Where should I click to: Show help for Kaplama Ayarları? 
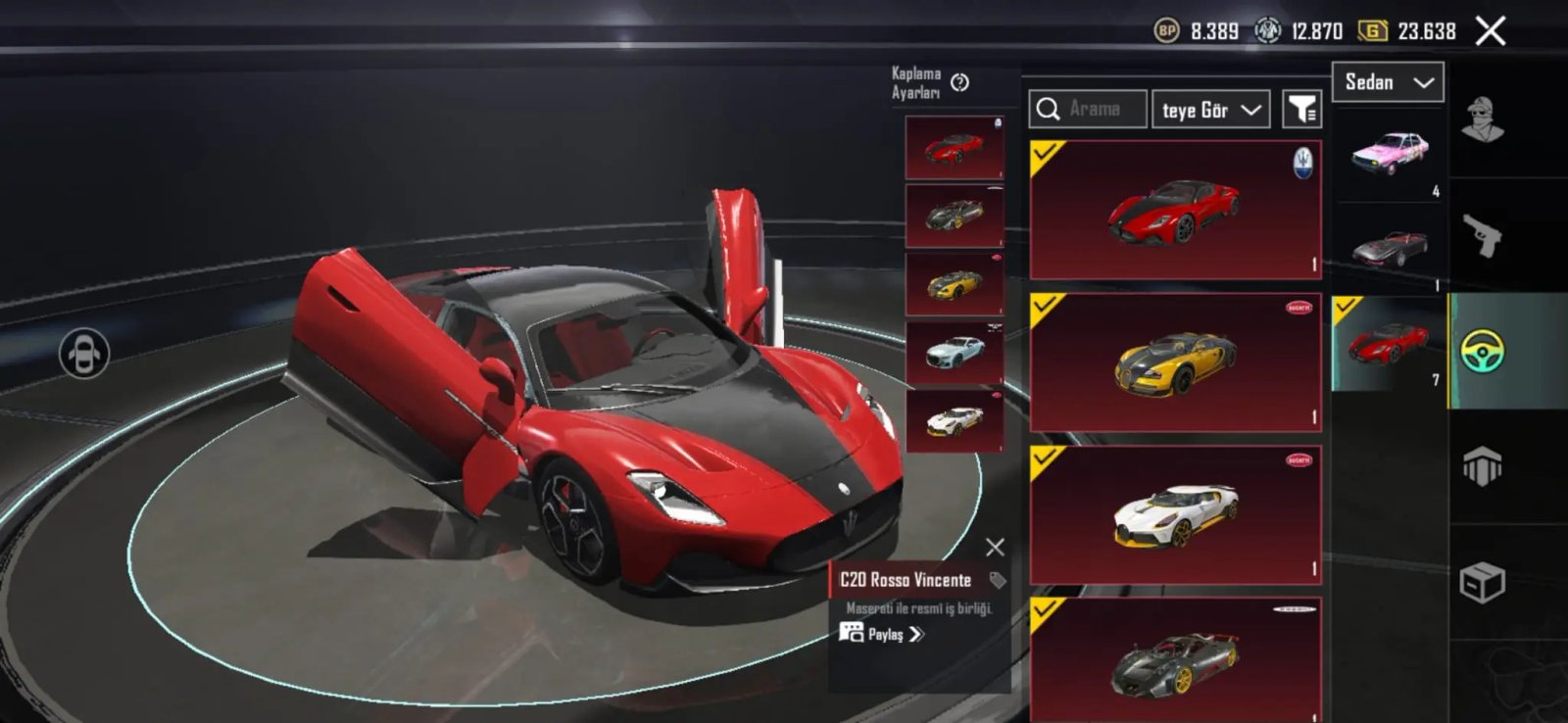[960, 83]
